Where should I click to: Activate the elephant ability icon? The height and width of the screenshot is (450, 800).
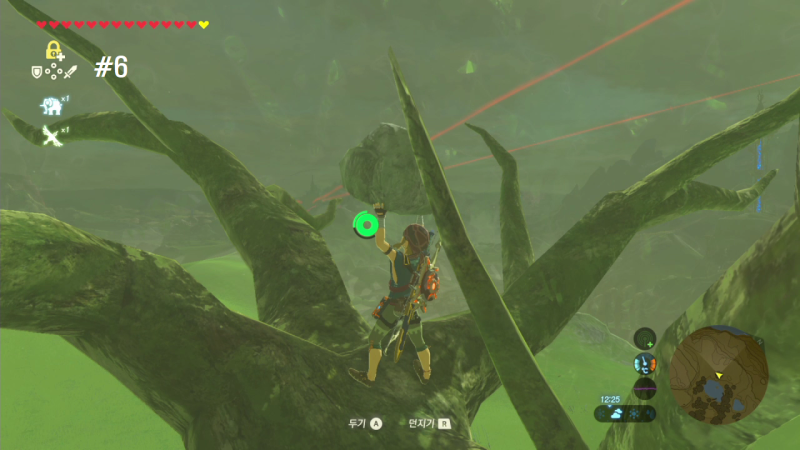(x=51, y=106)
